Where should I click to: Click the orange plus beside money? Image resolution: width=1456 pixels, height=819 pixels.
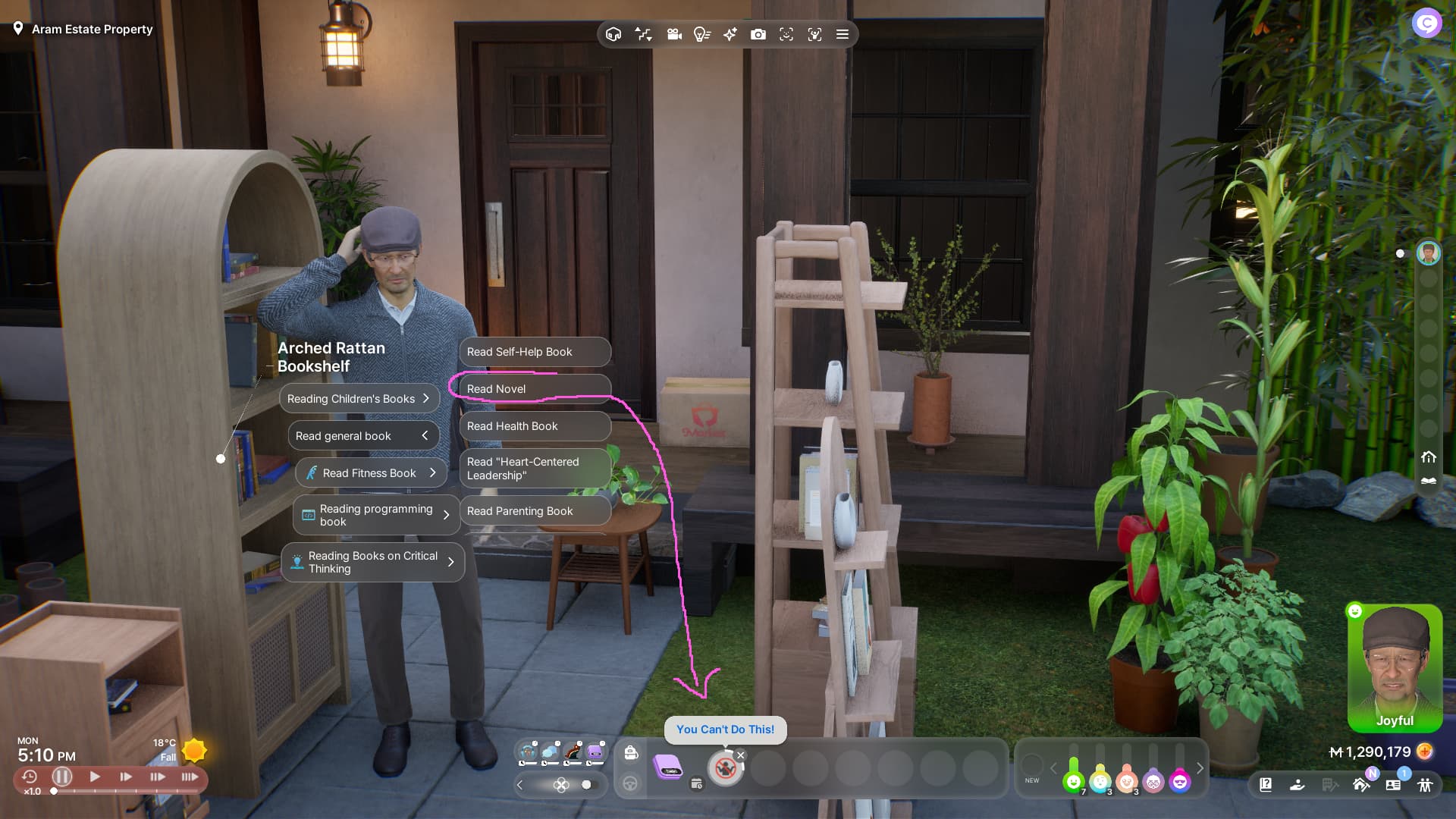[x=1425, y=752]
